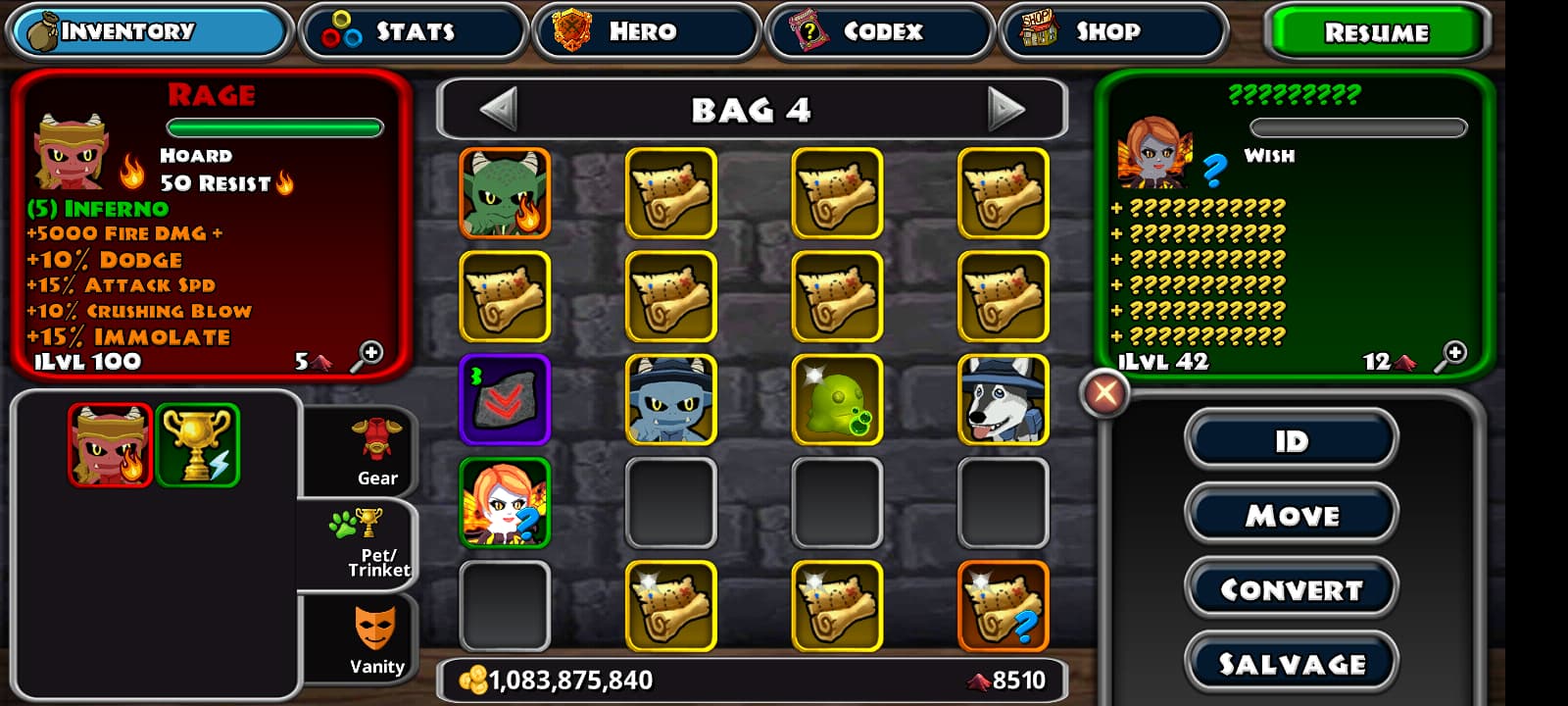The image size is (1568, 706).
Task: Select the husky dog pet item
Action: [1003, 400]
